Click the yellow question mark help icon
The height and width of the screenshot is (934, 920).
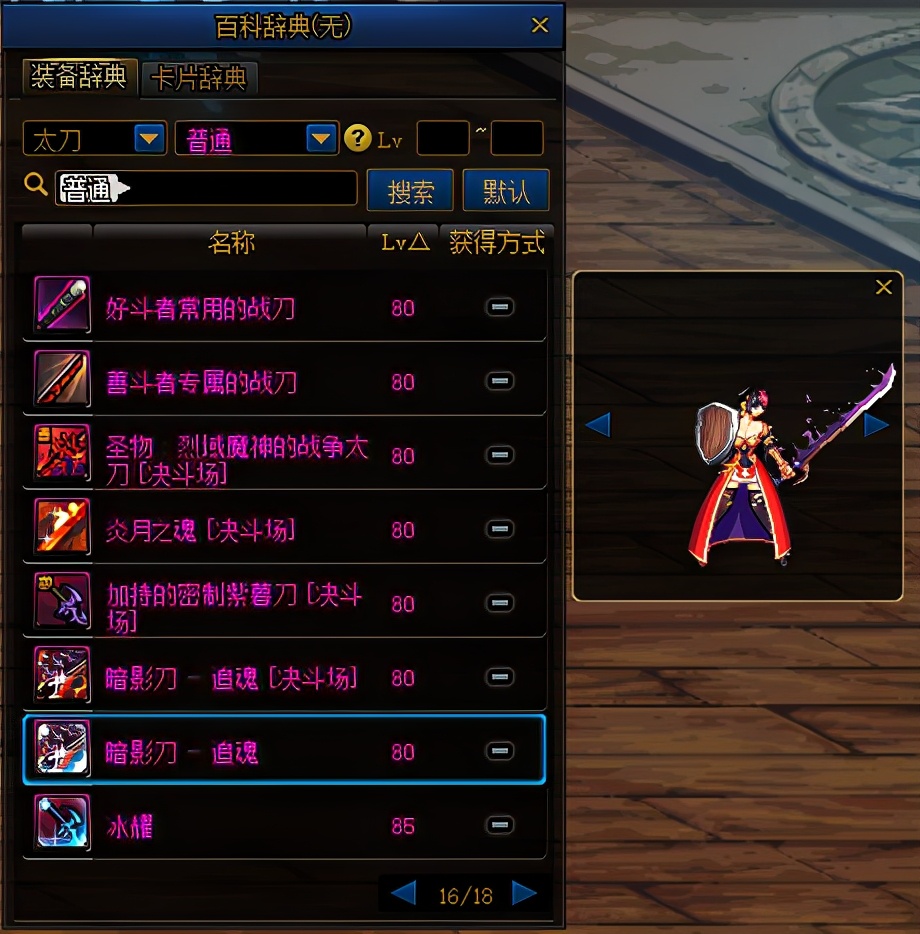point(357,139)
